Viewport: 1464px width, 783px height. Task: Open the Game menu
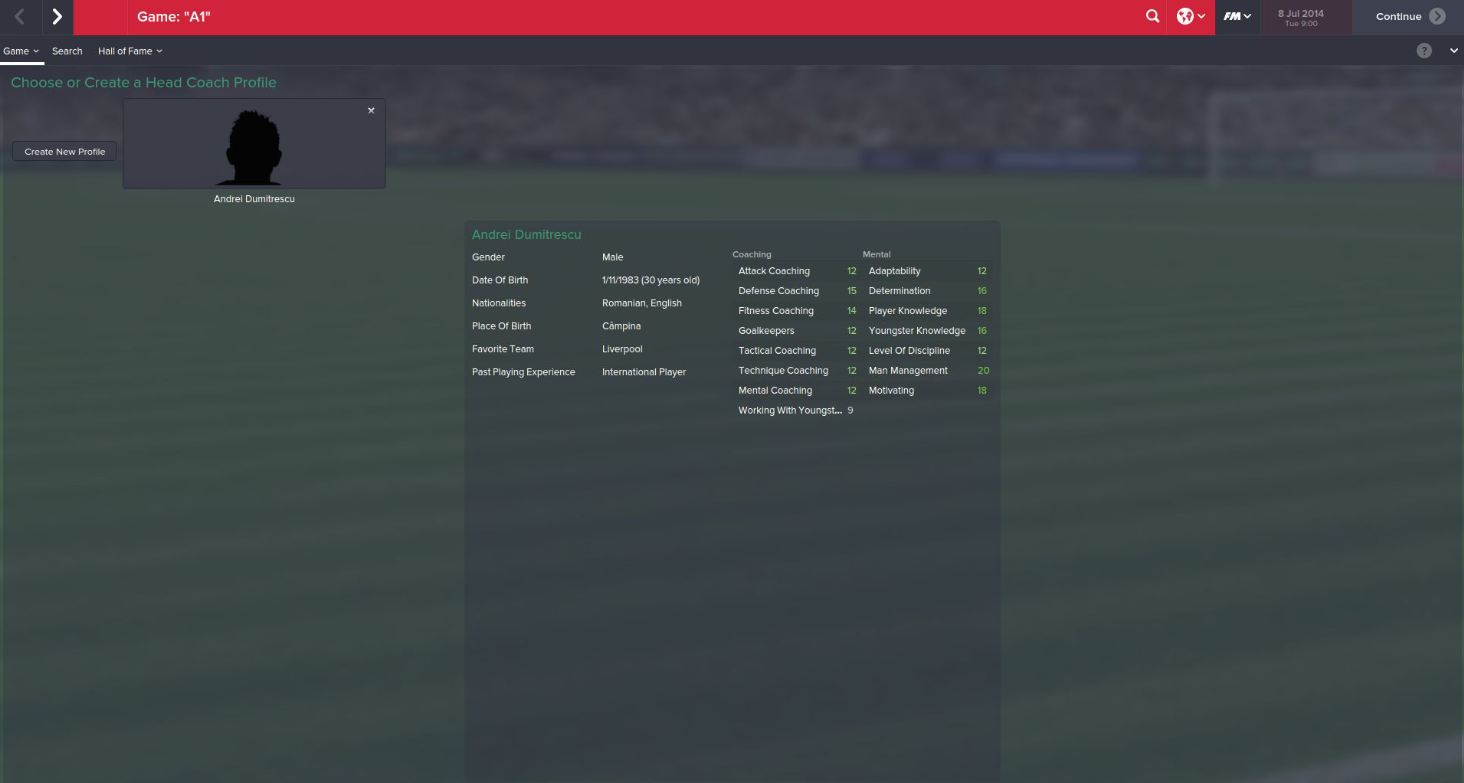[16, 51]
